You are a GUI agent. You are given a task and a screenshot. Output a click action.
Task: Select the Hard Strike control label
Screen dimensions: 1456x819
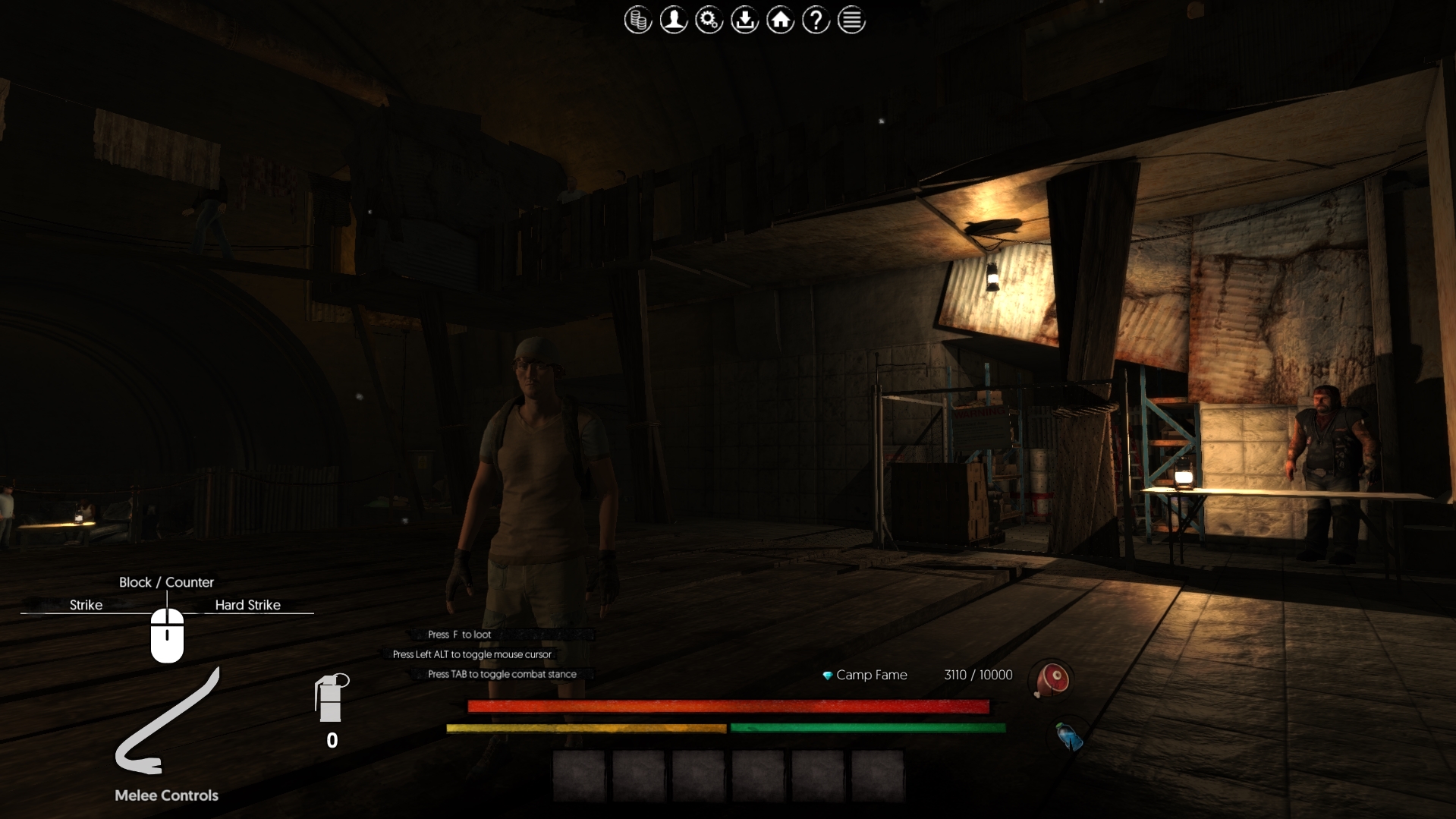click(247, 605)
